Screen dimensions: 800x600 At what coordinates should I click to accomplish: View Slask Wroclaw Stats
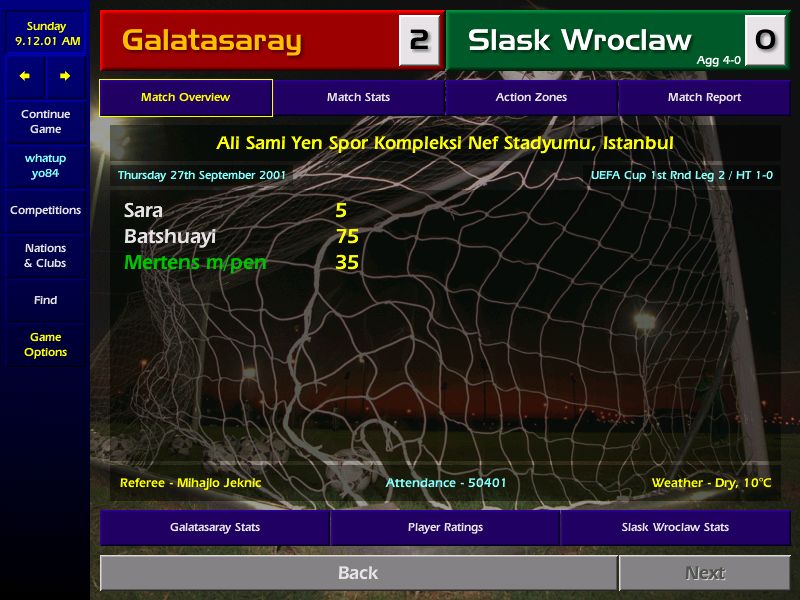coord(675,527)
